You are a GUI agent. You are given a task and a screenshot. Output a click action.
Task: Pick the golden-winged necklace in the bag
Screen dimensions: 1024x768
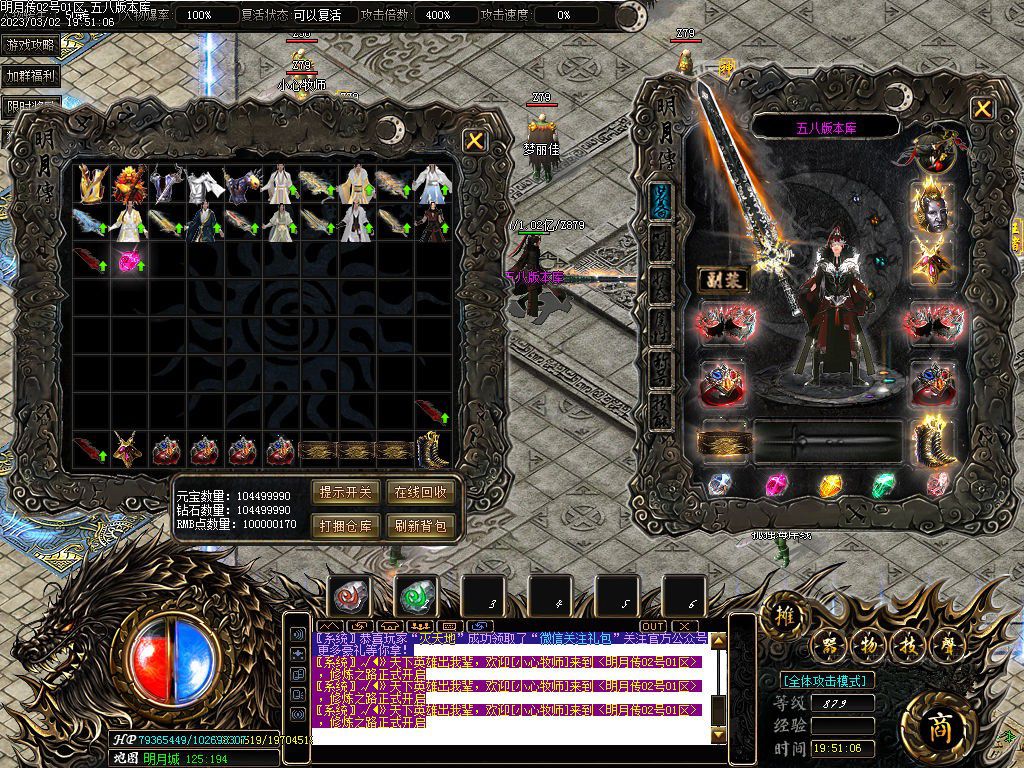(x=127, y=449)
